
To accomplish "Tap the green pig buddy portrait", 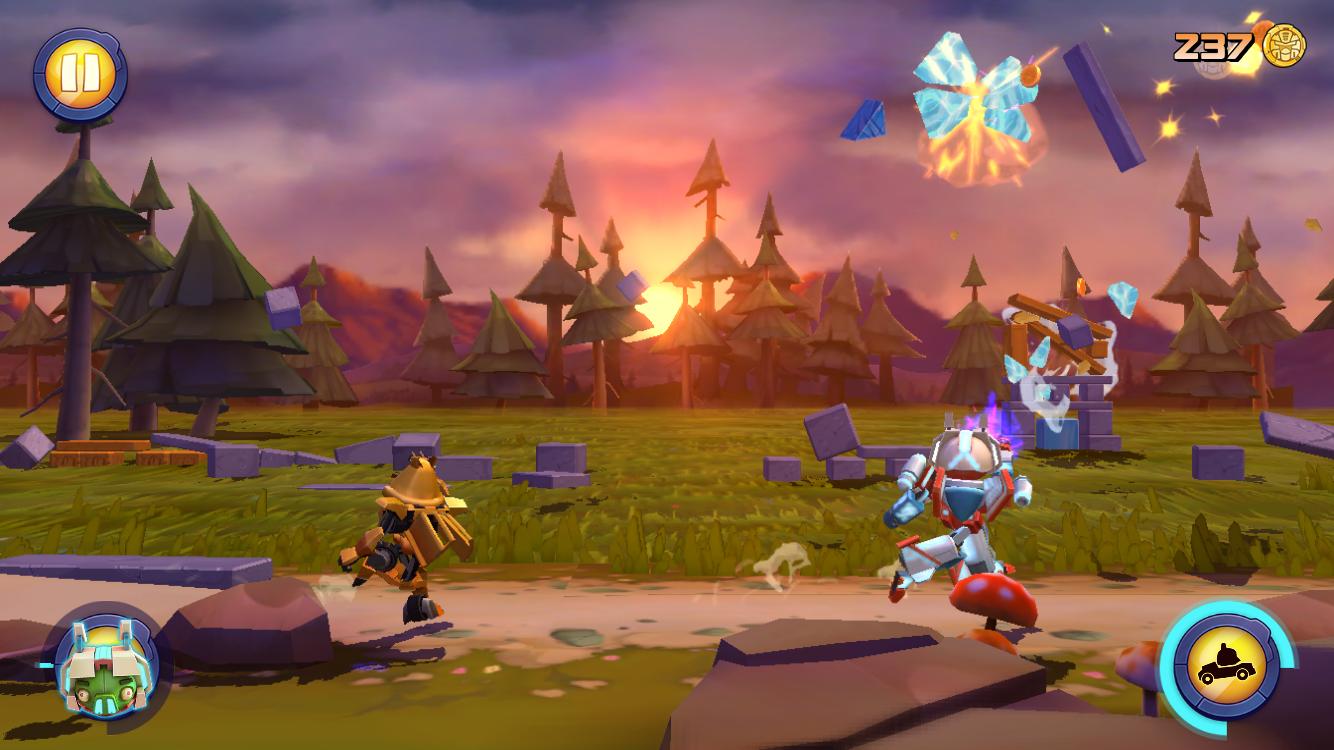I will click(x=106, y=664).
